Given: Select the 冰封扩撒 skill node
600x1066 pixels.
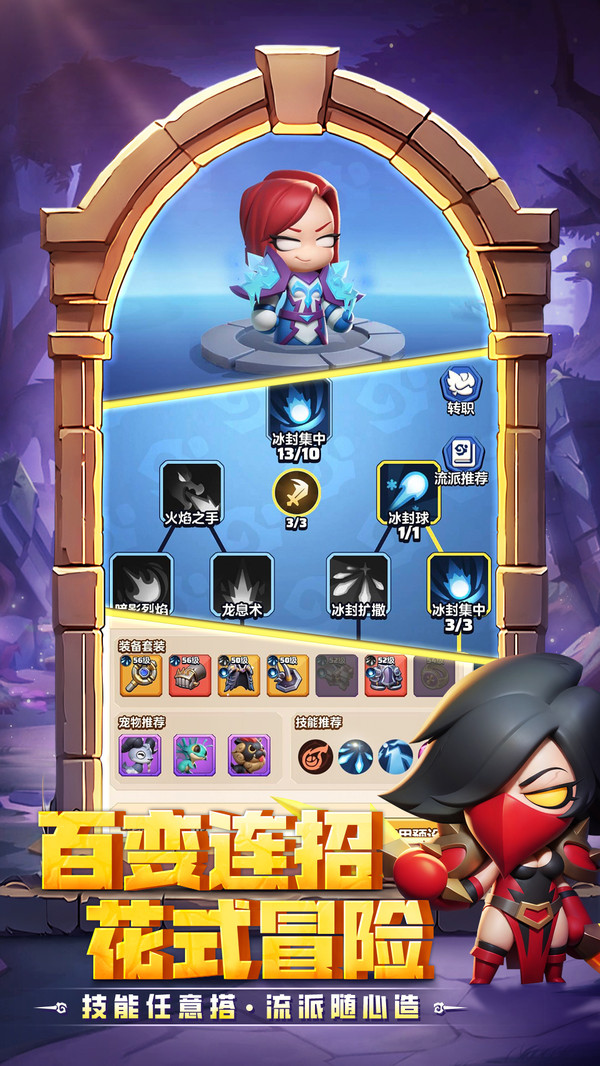Looking at the screenshot, I should tap(358, 578).
